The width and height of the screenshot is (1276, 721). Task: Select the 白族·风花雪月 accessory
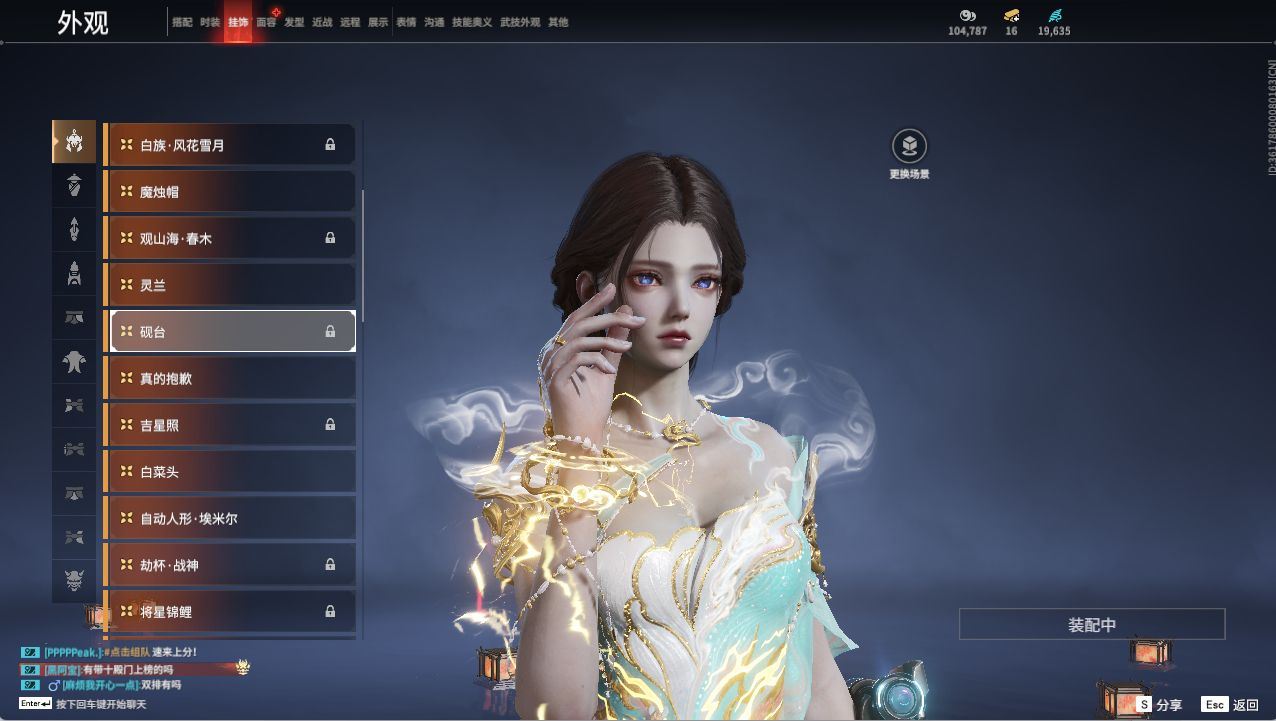230,145
